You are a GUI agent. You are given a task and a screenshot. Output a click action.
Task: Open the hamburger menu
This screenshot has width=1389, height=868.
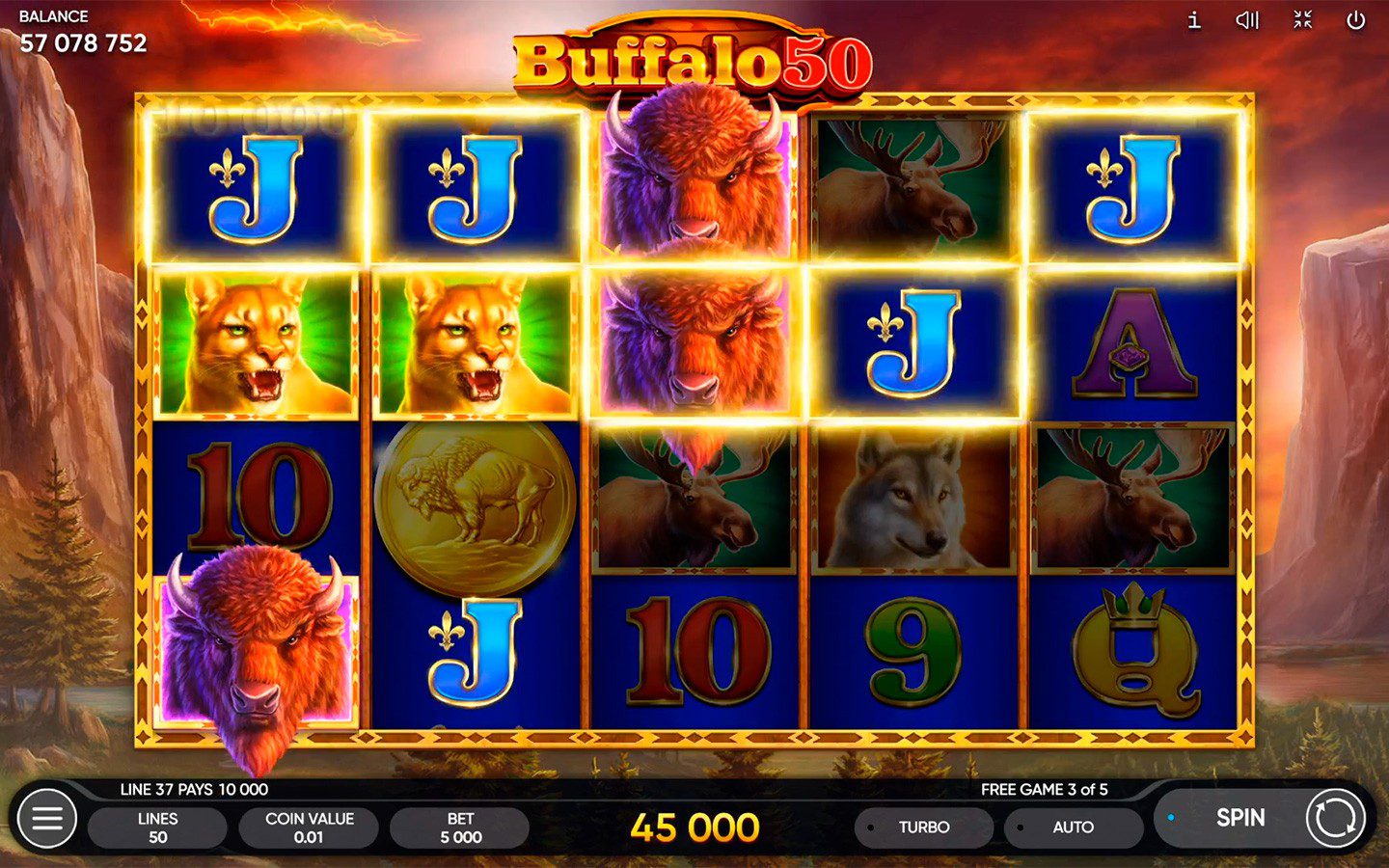pyautogui.click(x=46, y=819)
